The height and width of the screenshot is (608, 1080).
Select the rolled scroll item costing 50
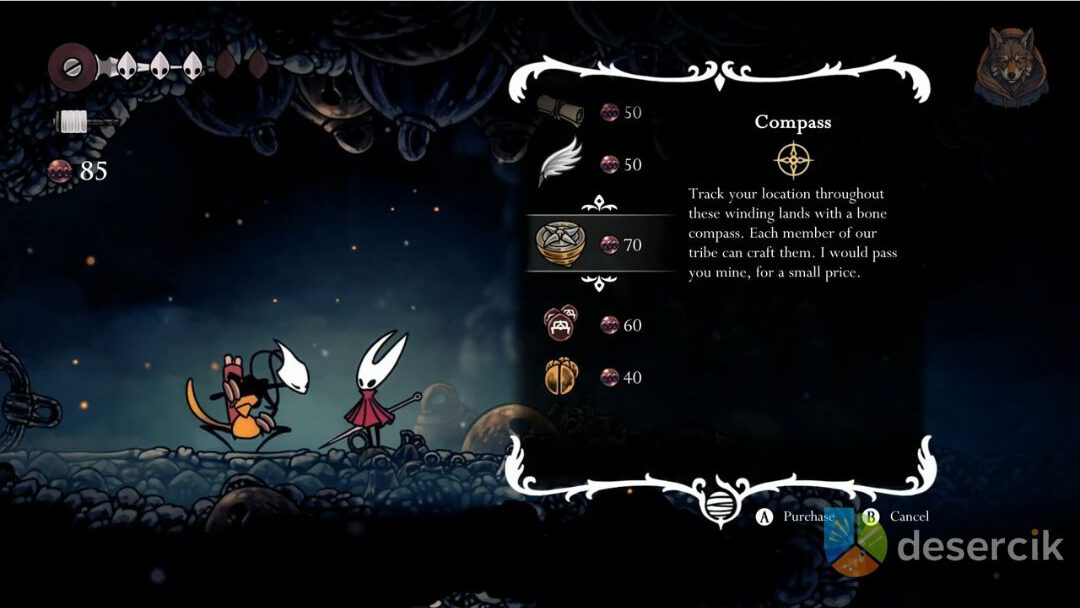[560, 111]
